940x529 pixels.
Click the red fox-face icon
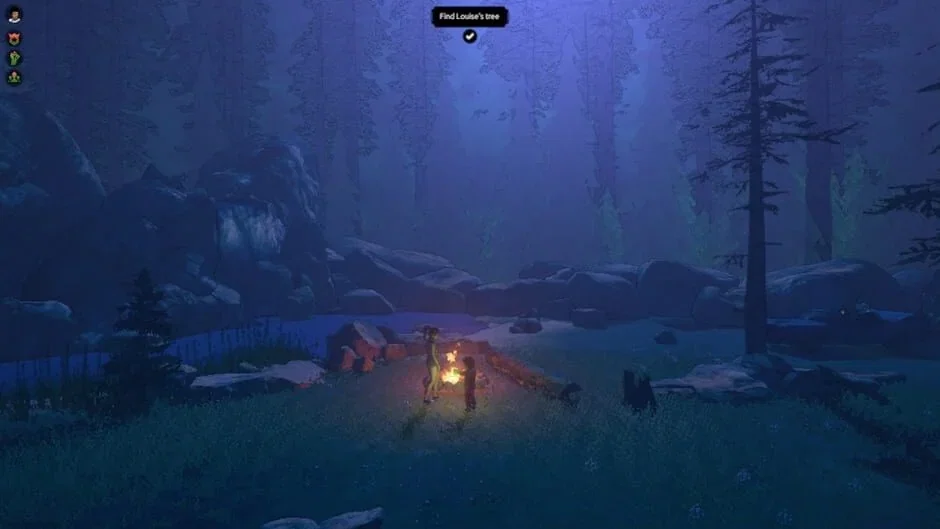point(14,38)
